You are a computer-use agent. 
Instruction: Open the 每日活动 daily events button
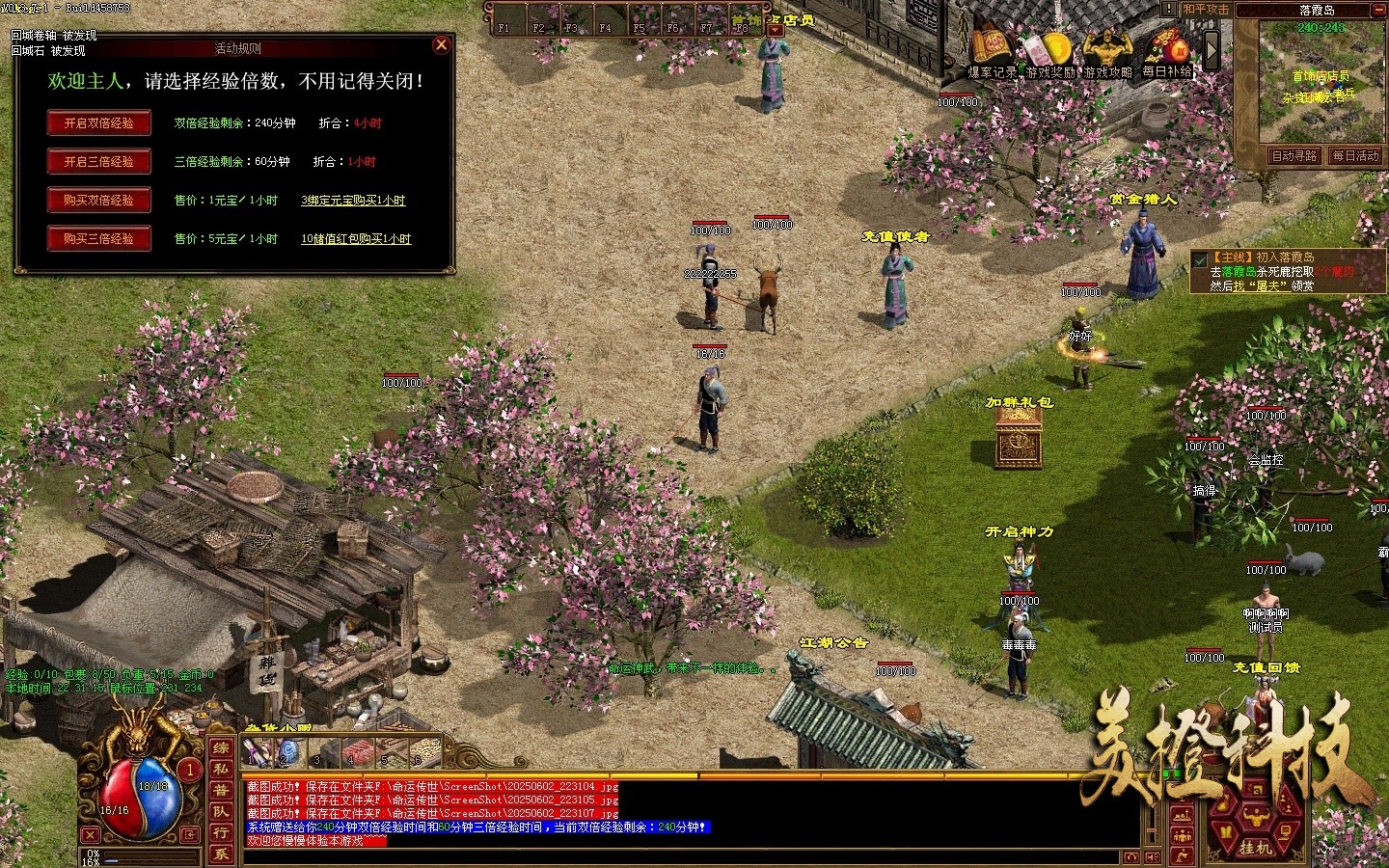pos(1356,155)
